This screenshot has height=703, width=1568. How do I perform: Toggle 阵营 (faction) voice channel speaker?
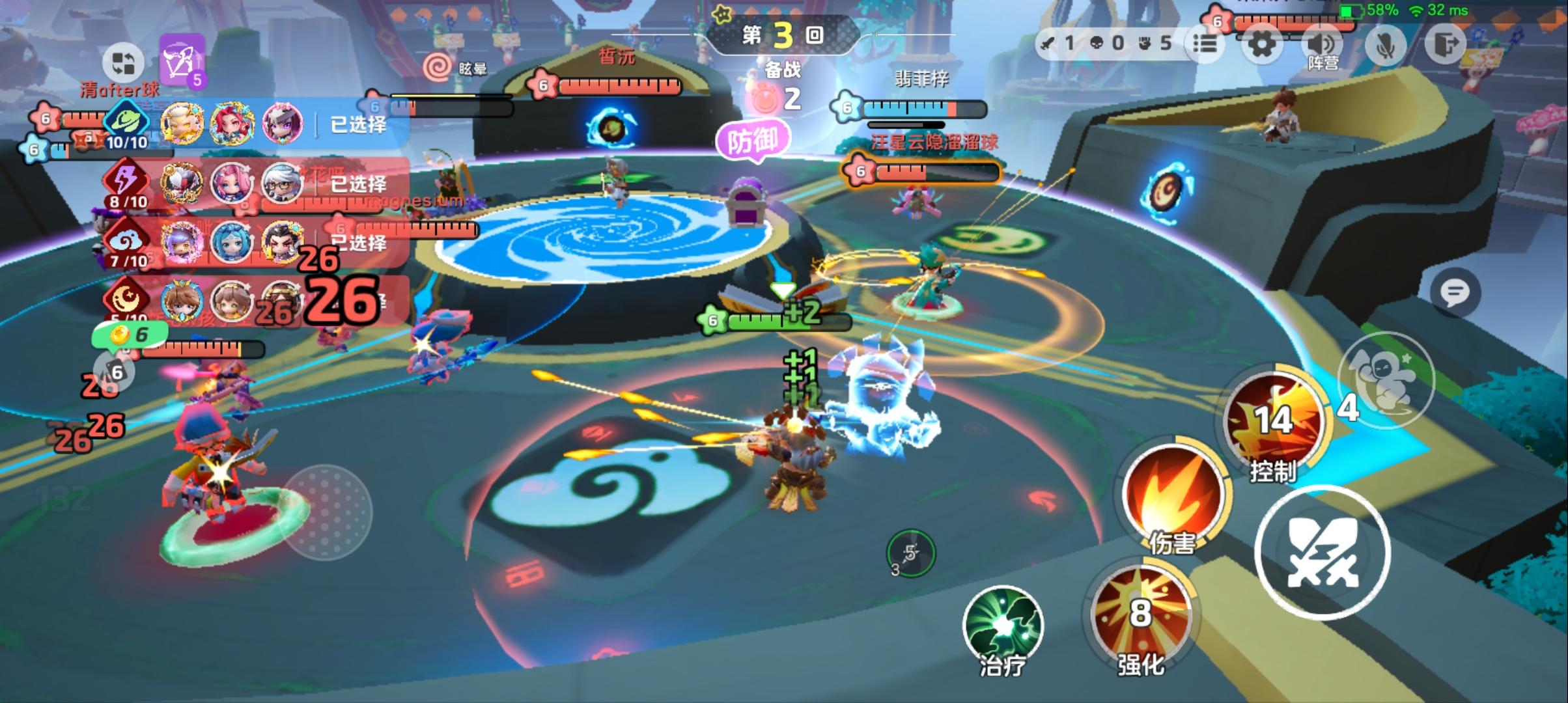coord(1322,44)
